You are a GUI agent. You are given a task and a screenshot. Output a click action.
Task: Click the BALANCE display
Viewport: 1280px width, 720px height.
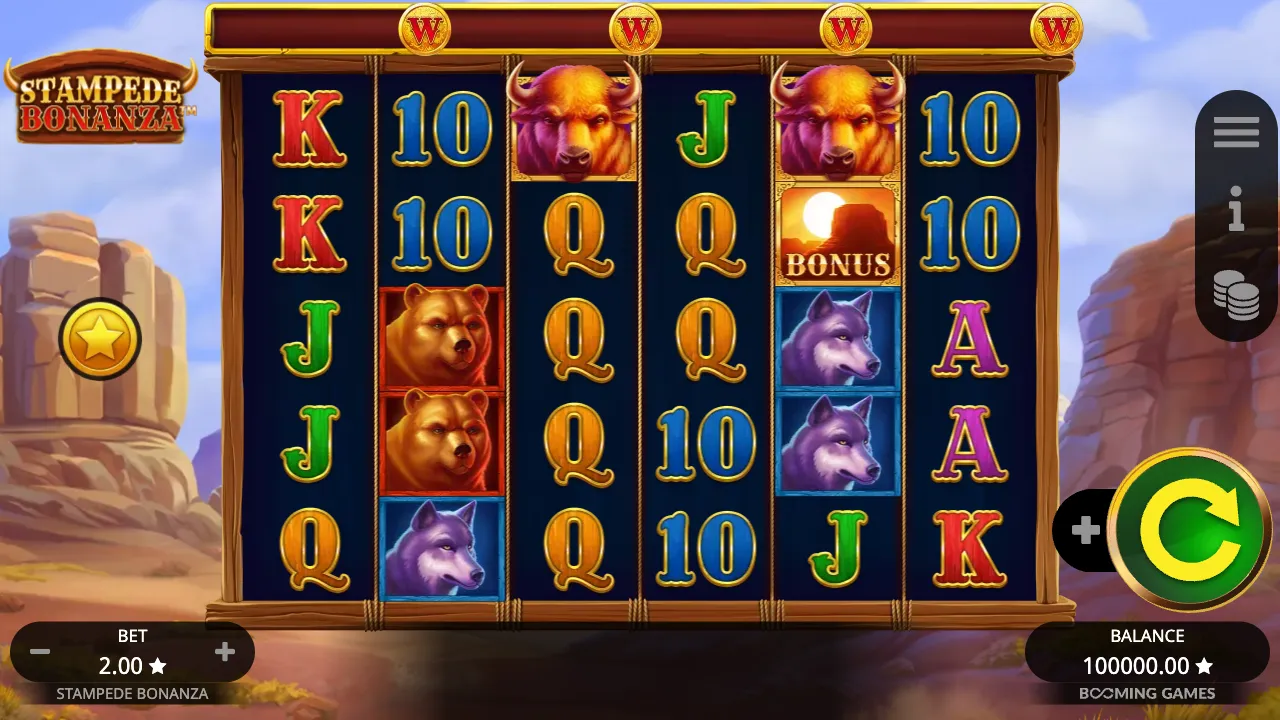(x=1146, y=635)
